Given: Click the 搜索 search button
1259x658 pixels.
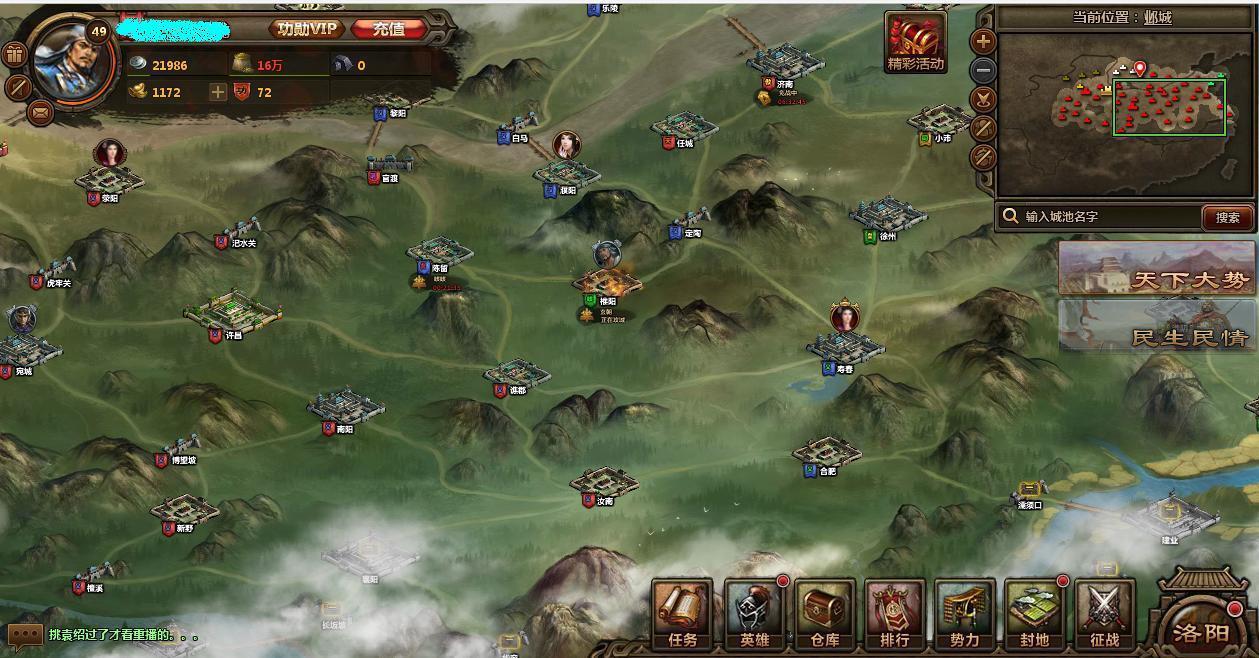Looking at the screenshot, I should coord(1228,217).
